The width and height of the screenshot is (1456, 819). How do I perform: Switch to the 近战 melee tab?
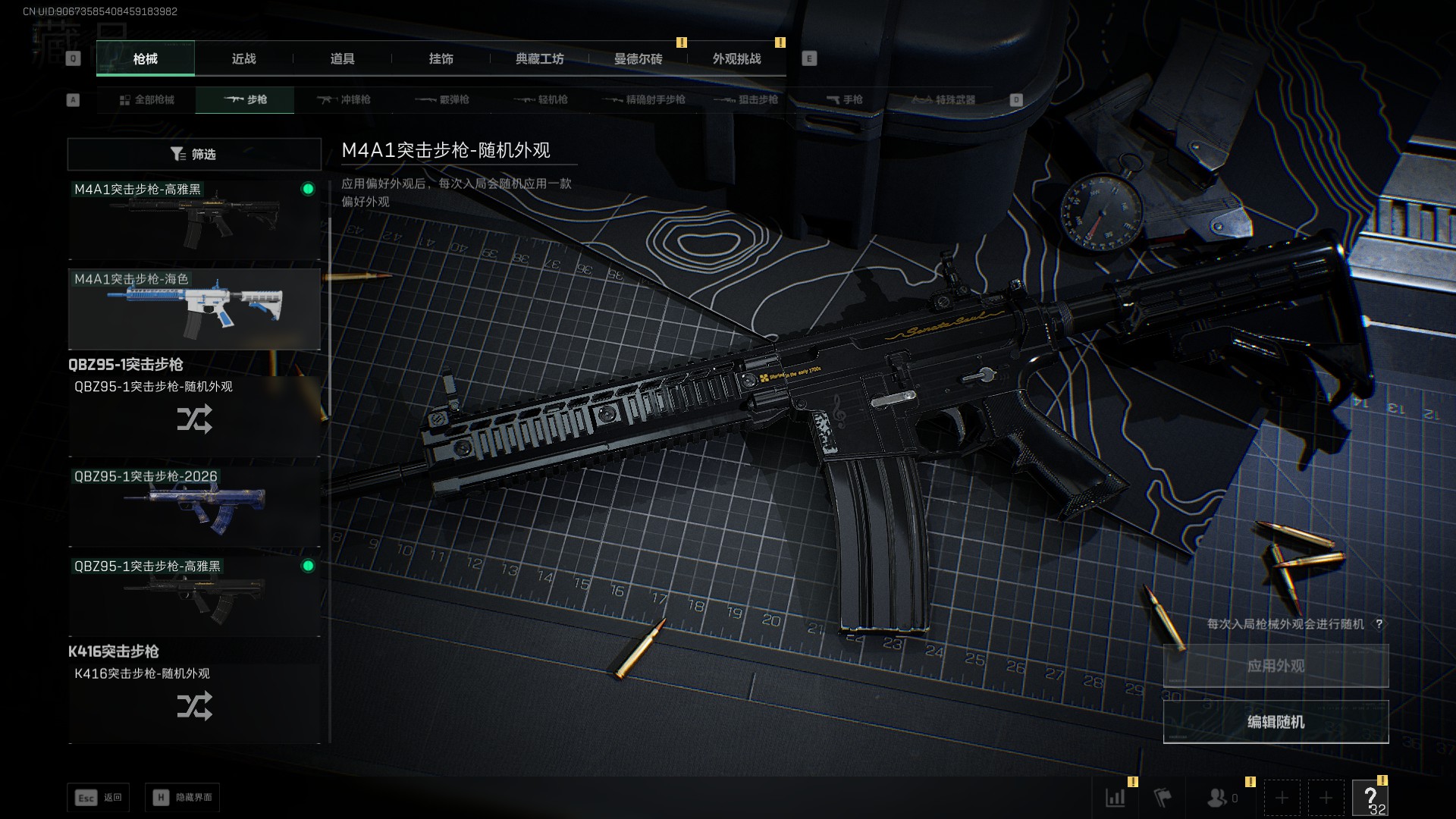[243, 59]
